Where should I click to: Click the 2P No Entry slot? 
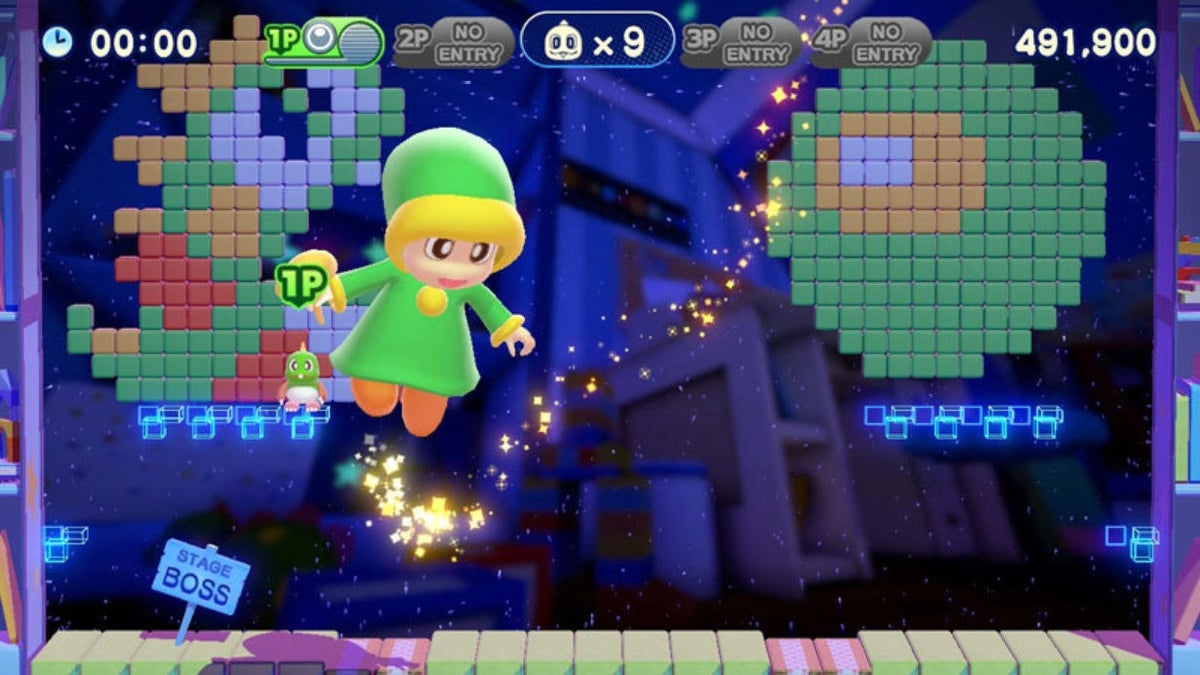coord(452,42)
